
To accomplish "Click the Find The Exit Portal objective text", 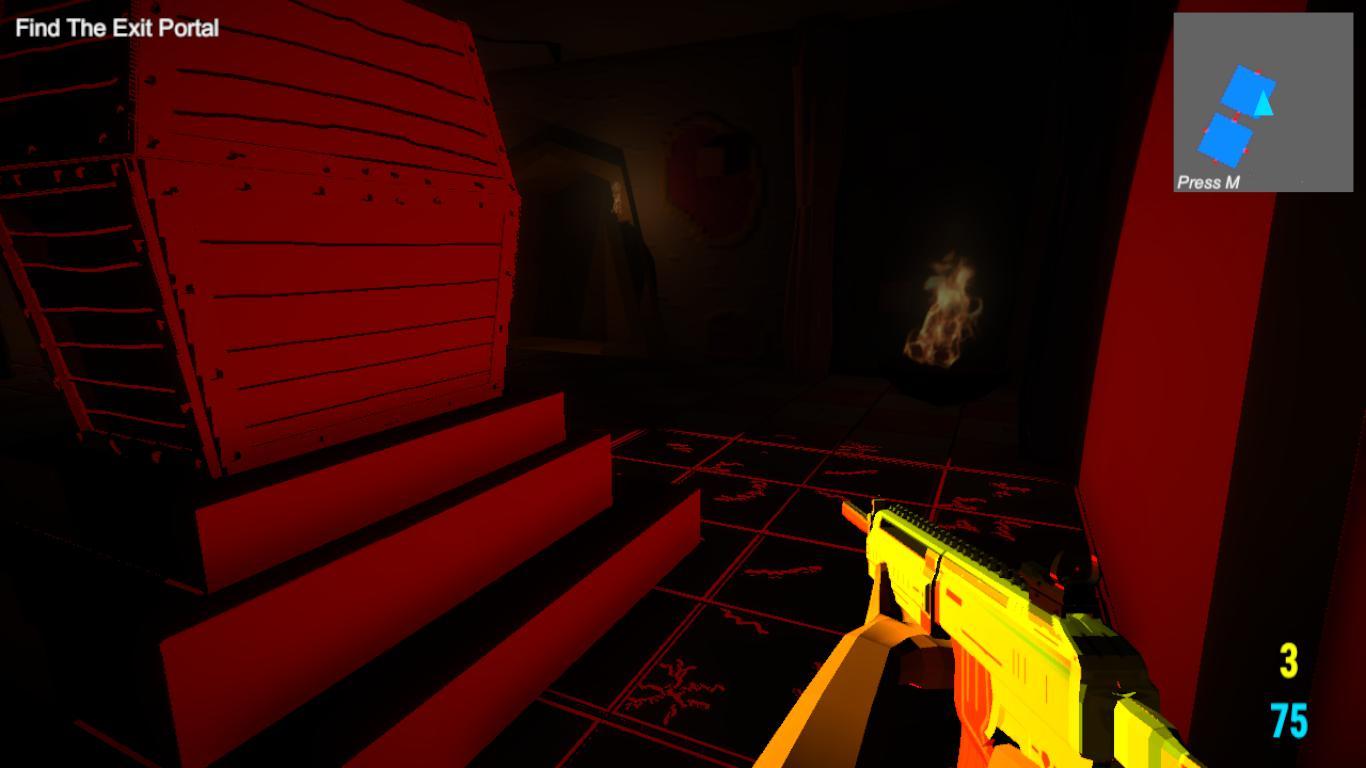I will 116,28.
